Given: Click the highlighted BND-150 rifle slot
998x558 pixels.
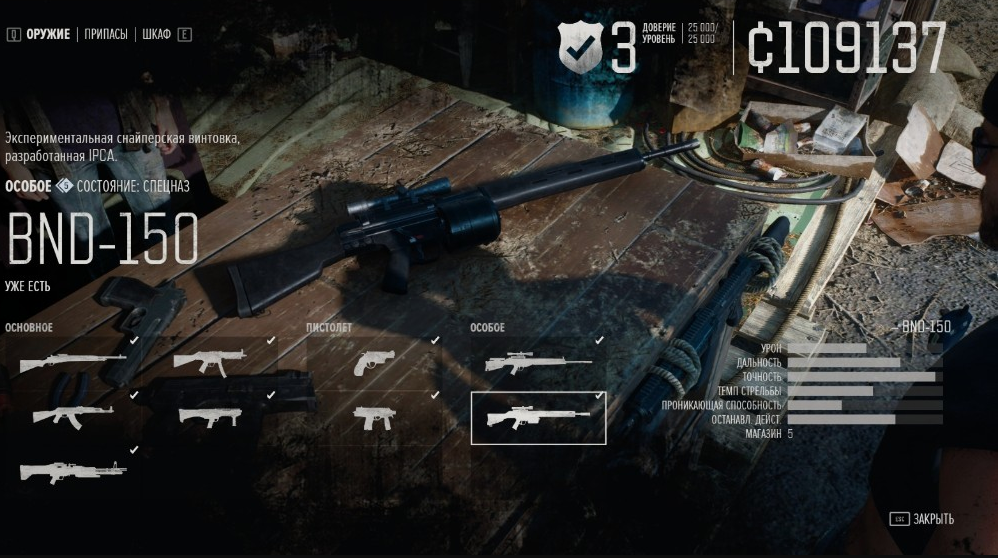Looking at the screenshot, I should 538,417.
